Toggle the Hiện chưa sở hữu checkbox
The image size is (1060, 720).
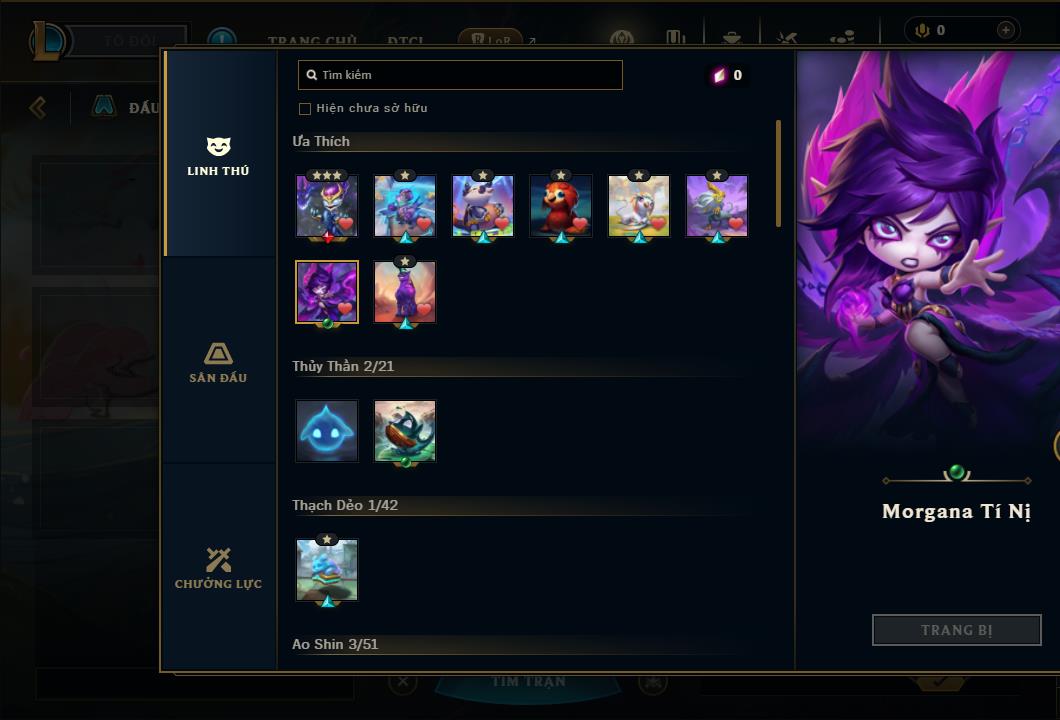tap(305, 108)
